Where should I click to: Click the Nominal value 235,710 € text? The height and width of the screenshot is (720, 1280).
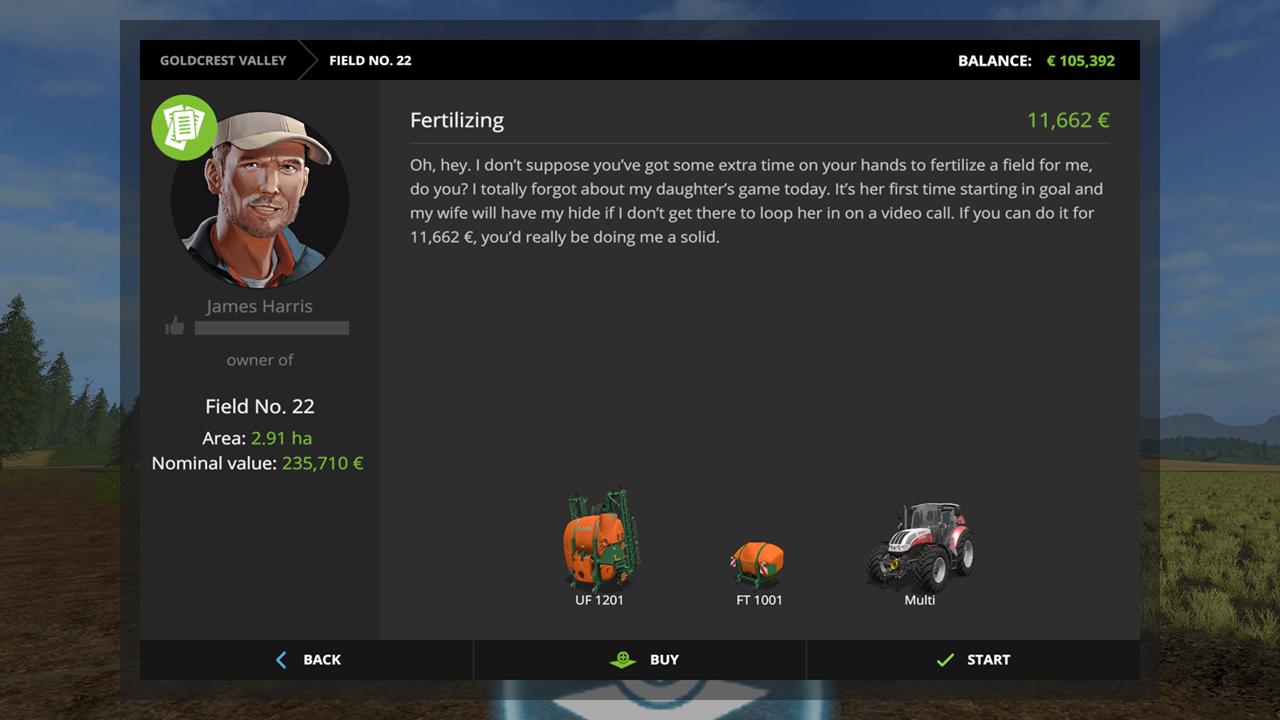pyautogui.click(x=257, y=463)
